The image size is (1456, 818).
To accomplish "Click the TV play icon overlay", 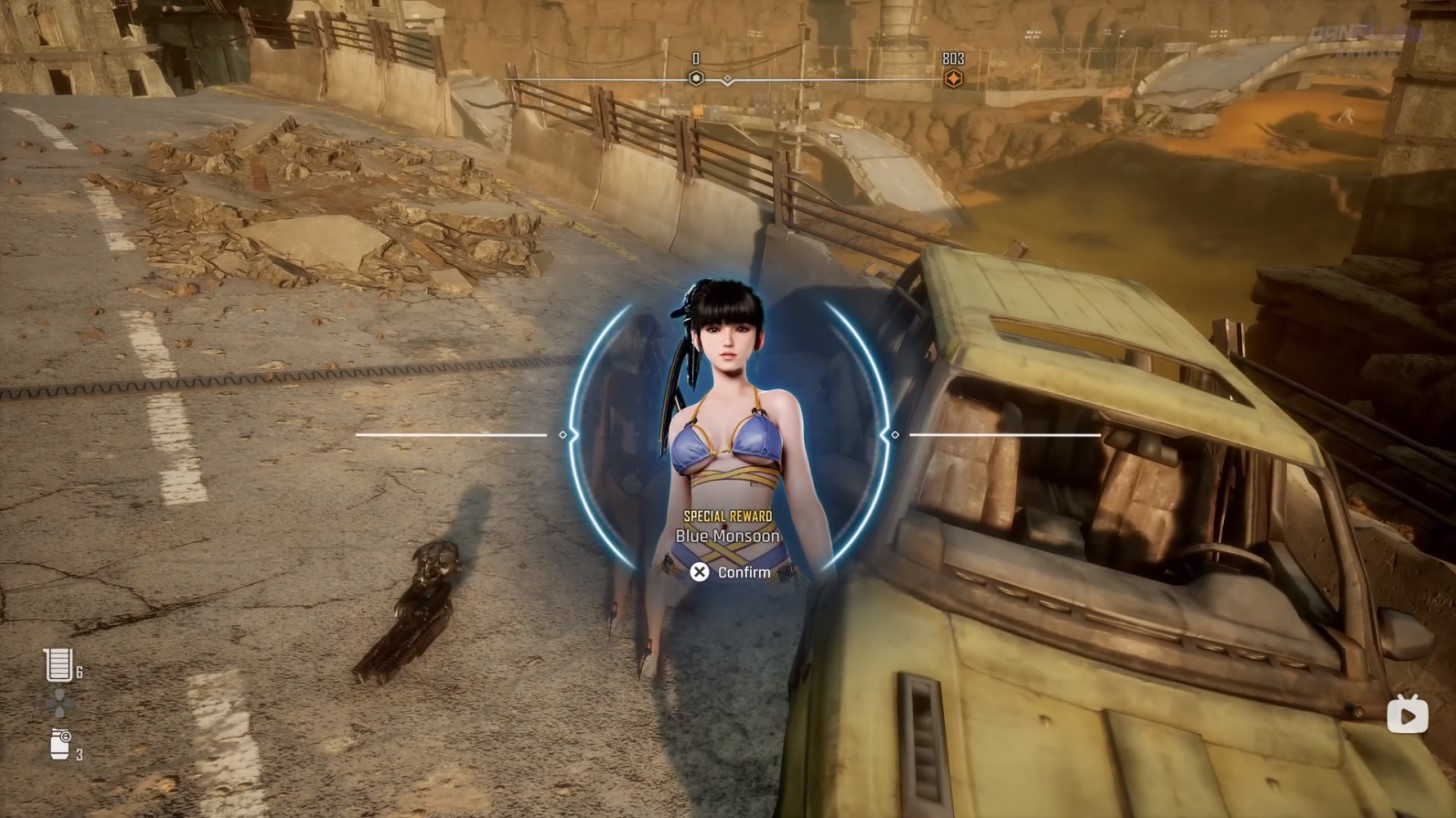I will tap(1407, 714).
